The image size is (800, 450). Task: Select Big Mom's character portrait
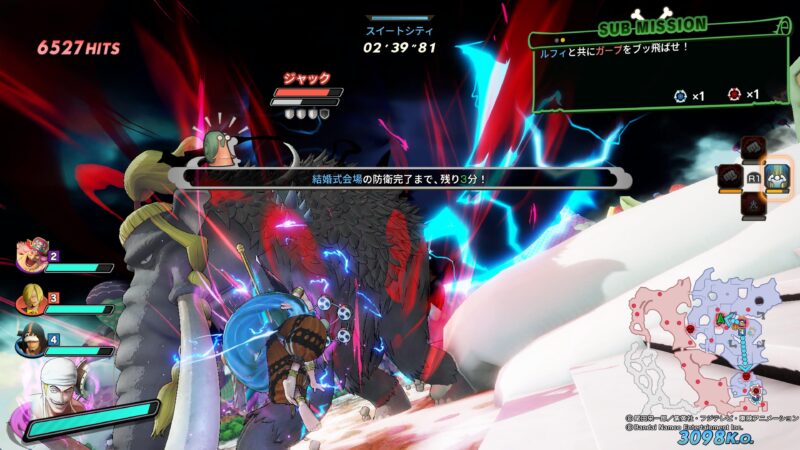click(x=33, y=256)
